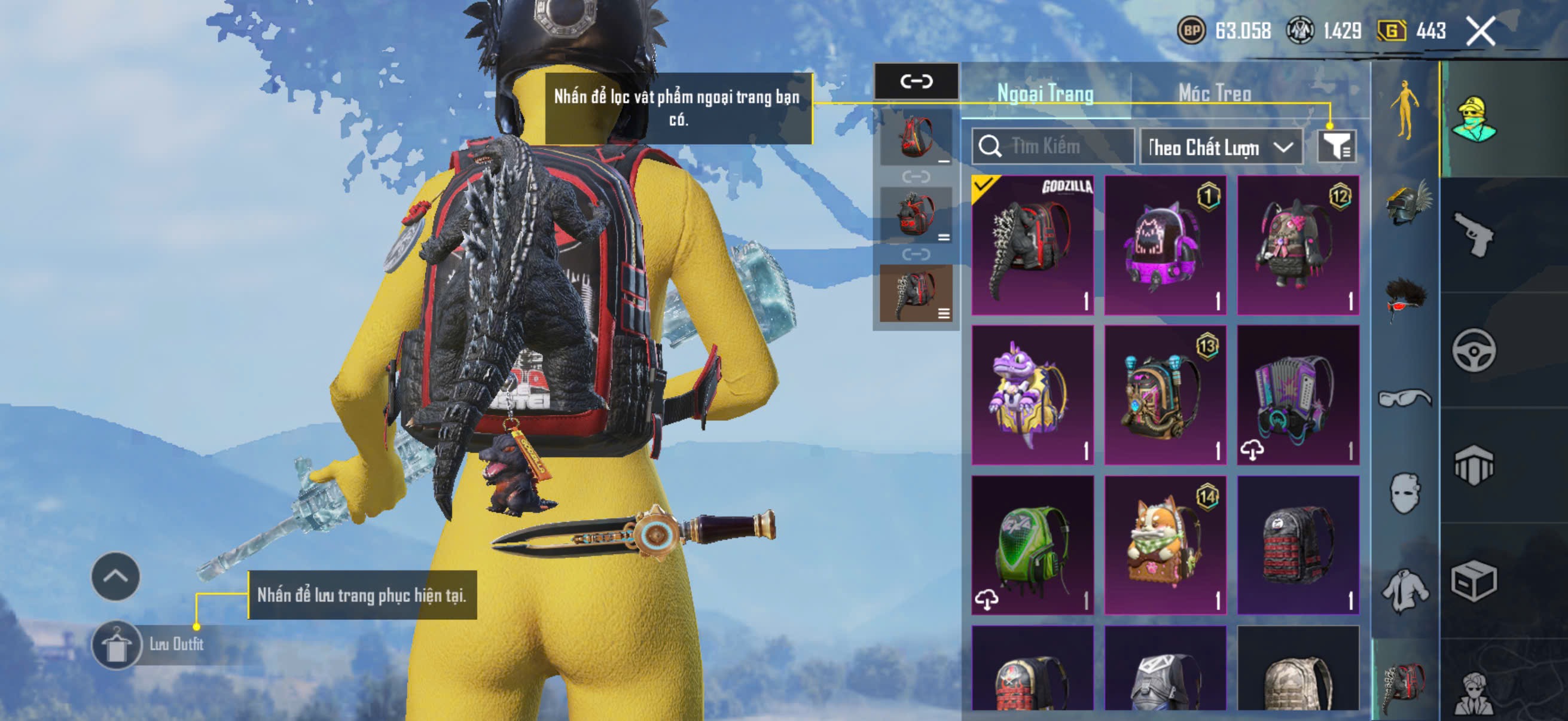The image size is (1568, 721).
Task: Expand the up-arrow circular button
Action: pyautogui.click(x=115, y=576)
